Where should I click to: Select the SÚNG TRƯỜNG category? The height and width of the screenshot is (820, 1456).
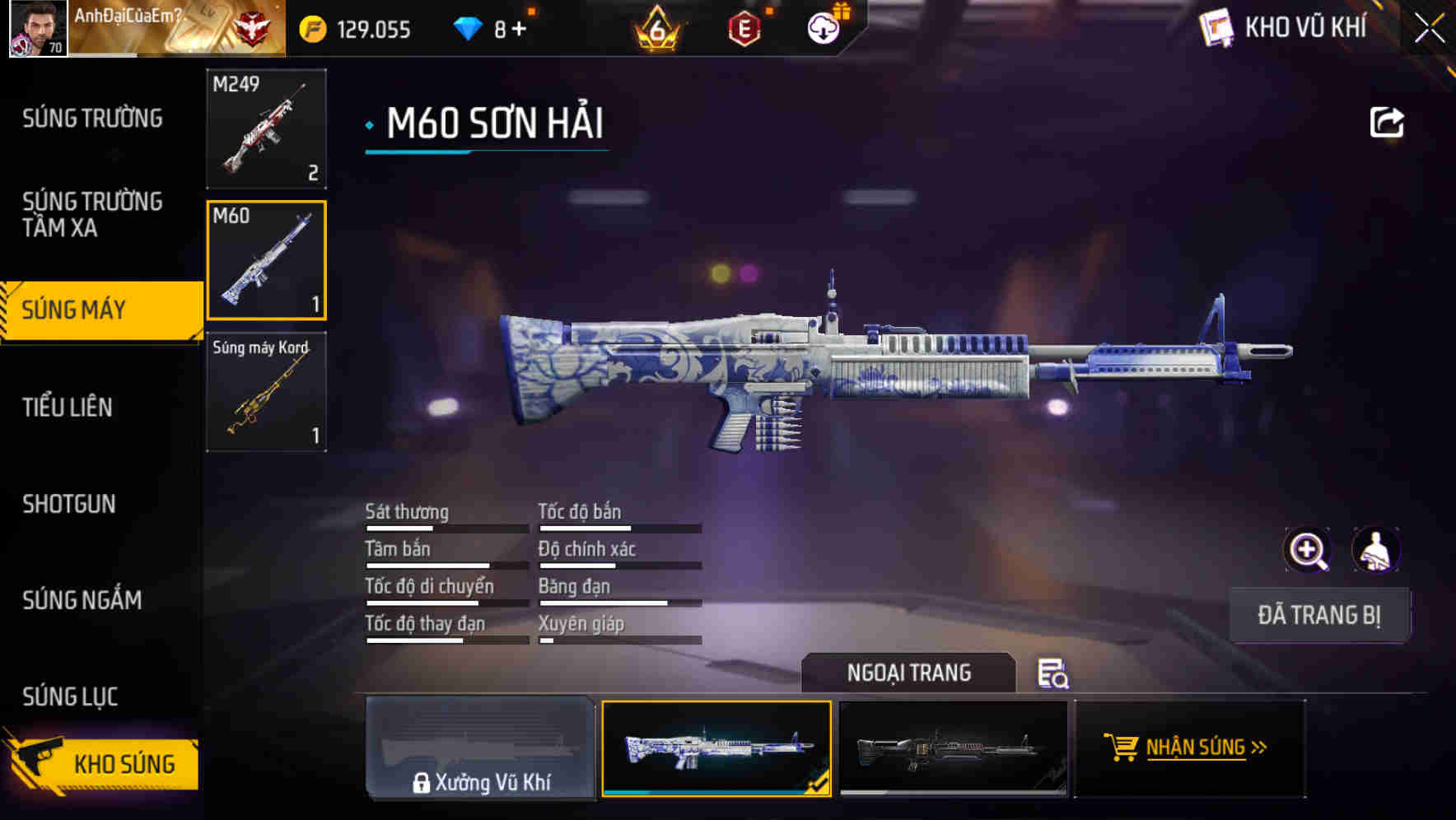point(91,118)
